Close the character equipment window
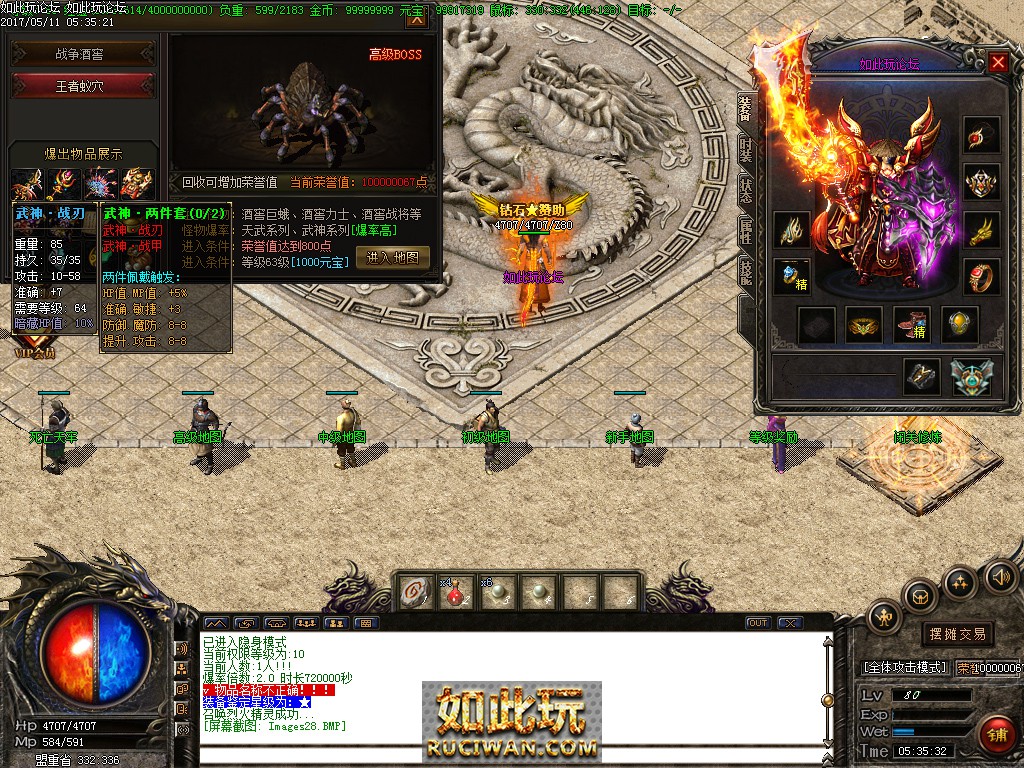This screenshot has width=1024, height=768. tap(997, 62)
